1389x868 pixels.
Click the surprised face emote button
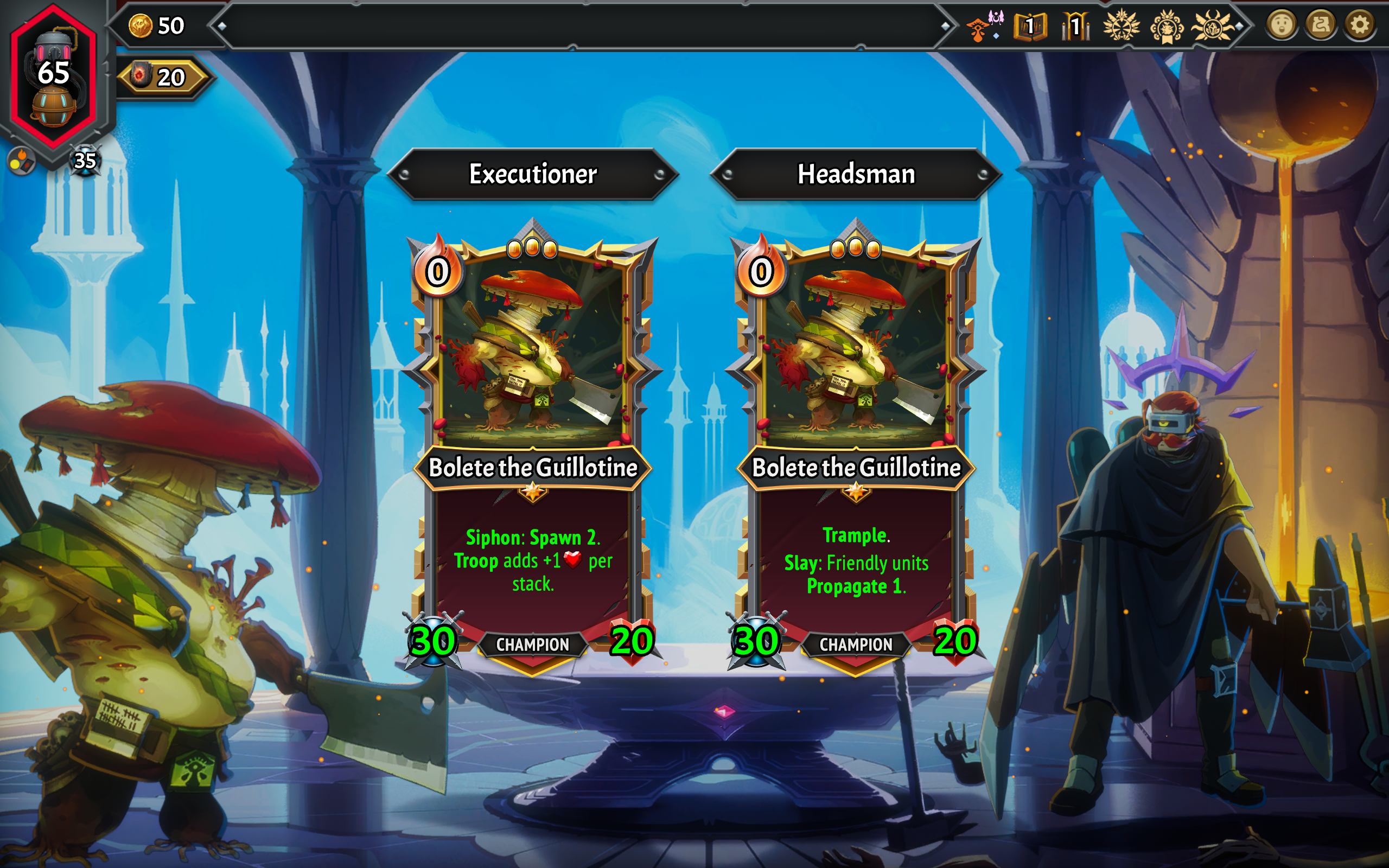coord(1282,25)
